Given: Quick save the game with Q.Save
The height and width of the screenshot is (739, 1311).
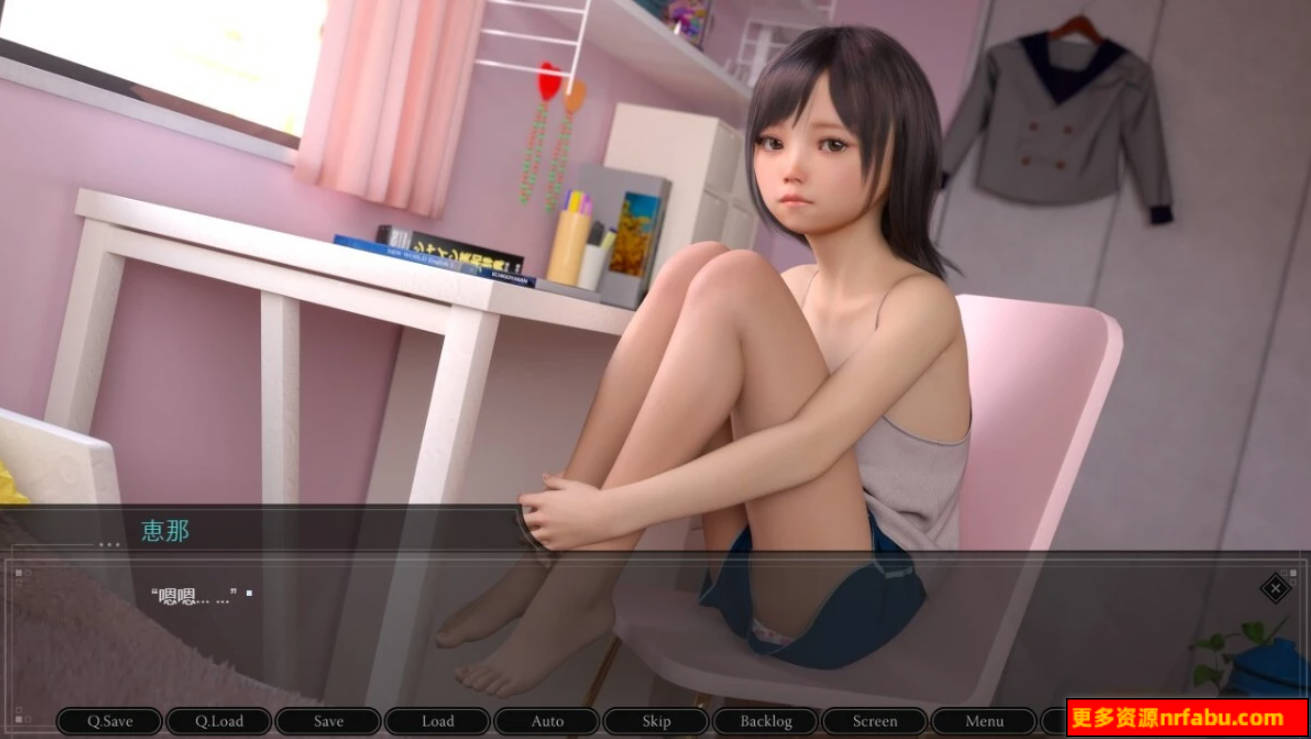Looking at the screenshot, I should click(110, 721).
